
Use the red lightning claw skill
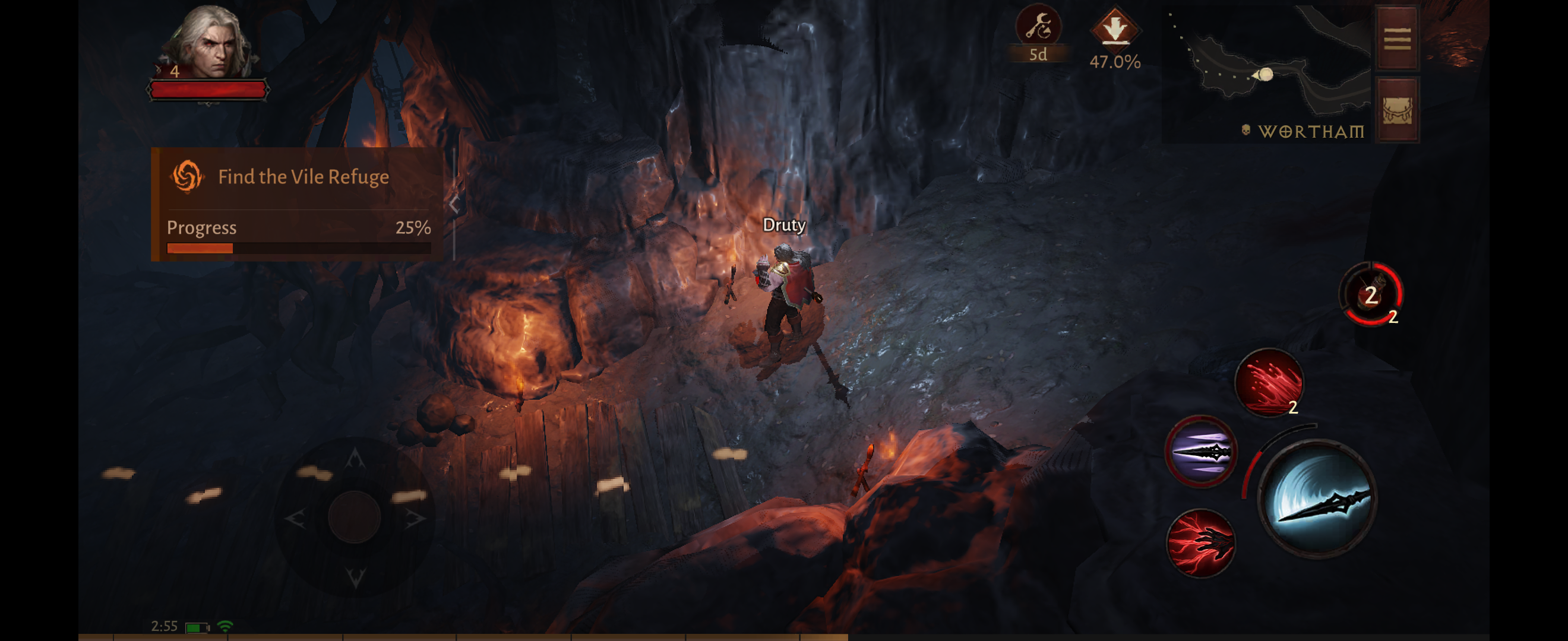click(x=1200, y=542)
